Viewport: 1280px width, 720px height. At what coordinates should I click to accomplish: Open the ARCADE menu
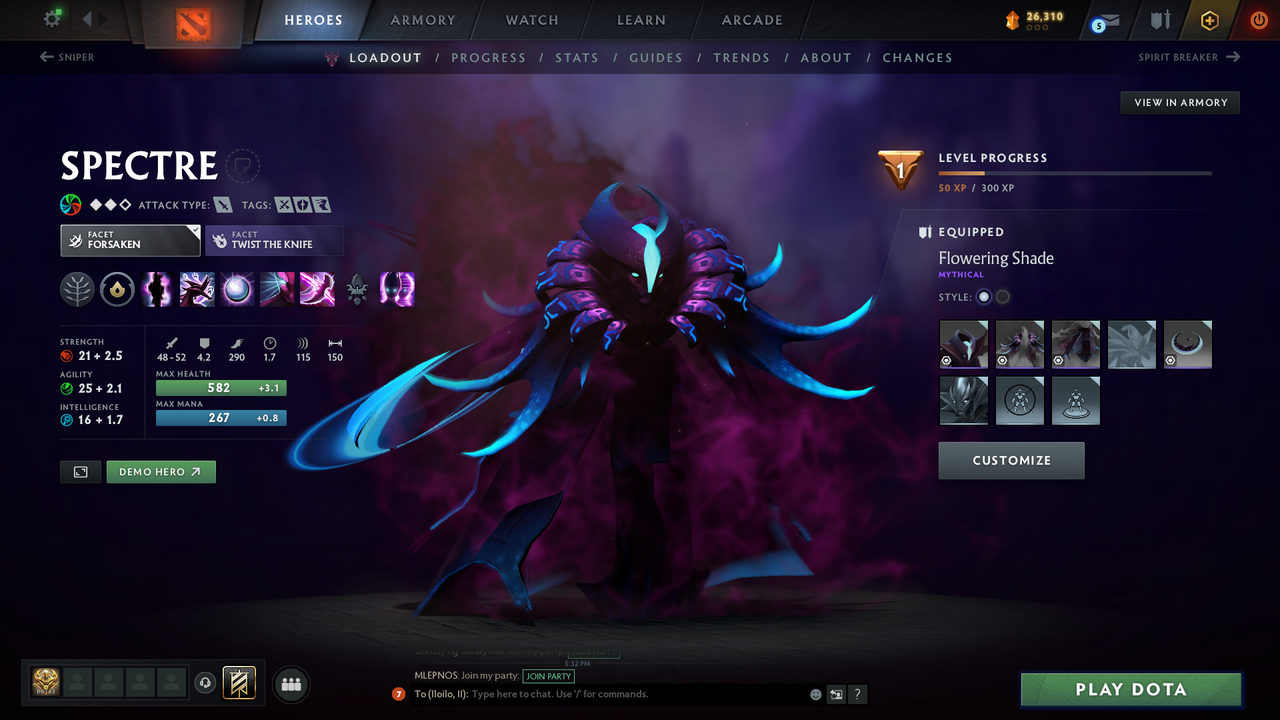pyautogui.click(x=751, y=20)
